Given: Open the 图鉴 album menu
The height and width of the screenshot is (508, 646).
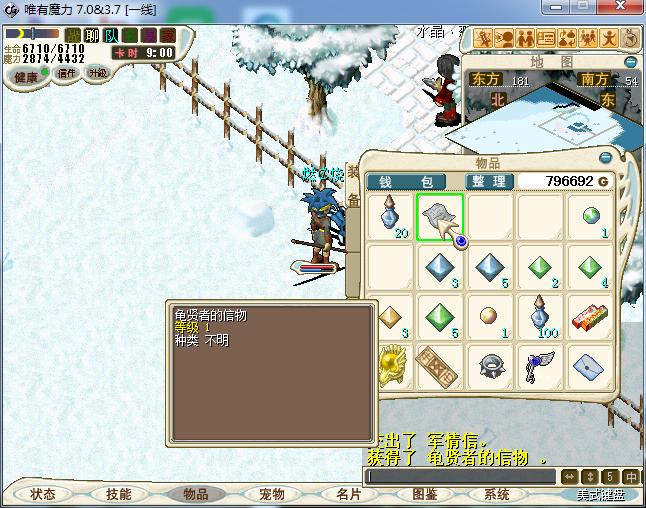Looking at the screenshot, I should point(424,494).
